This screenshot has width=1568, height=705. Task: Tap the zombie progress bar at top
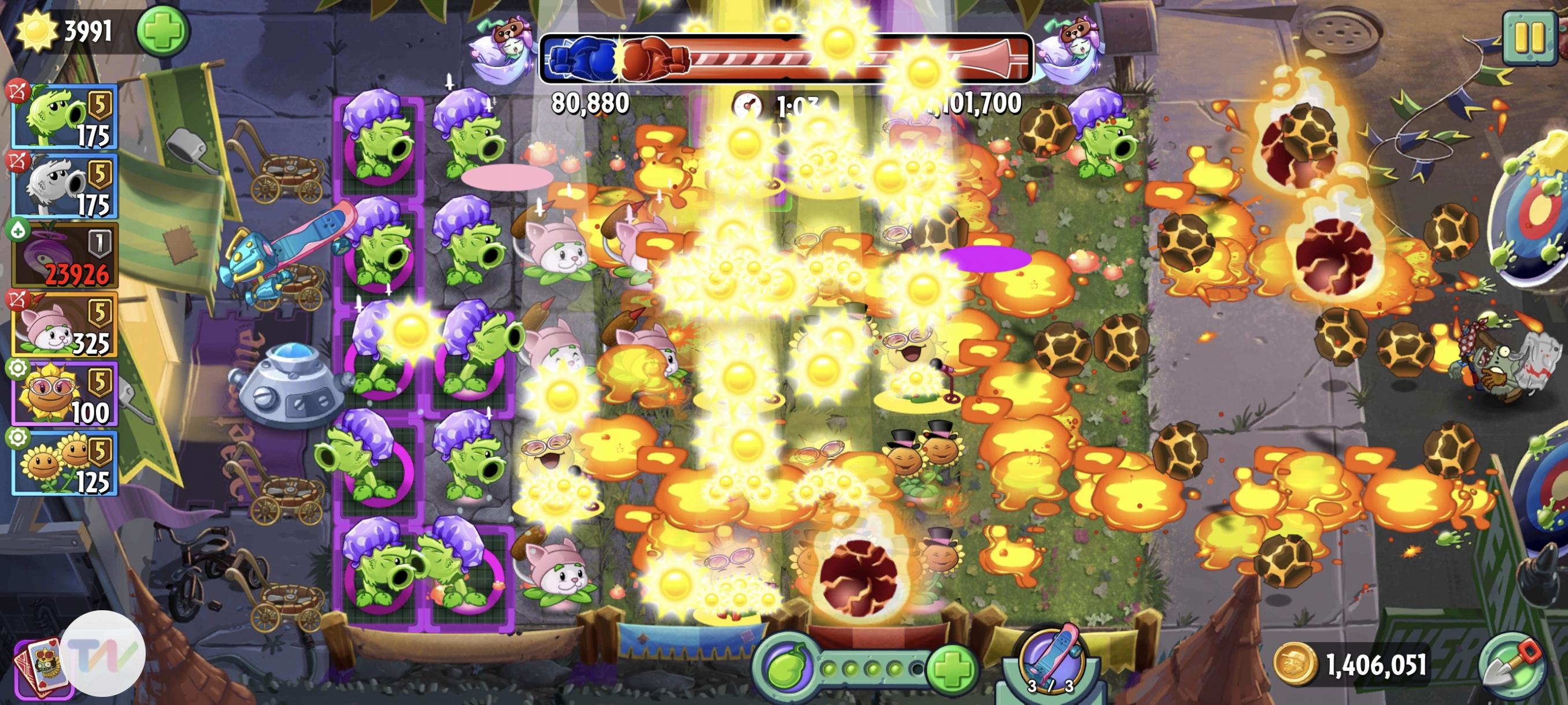[785, 58]
